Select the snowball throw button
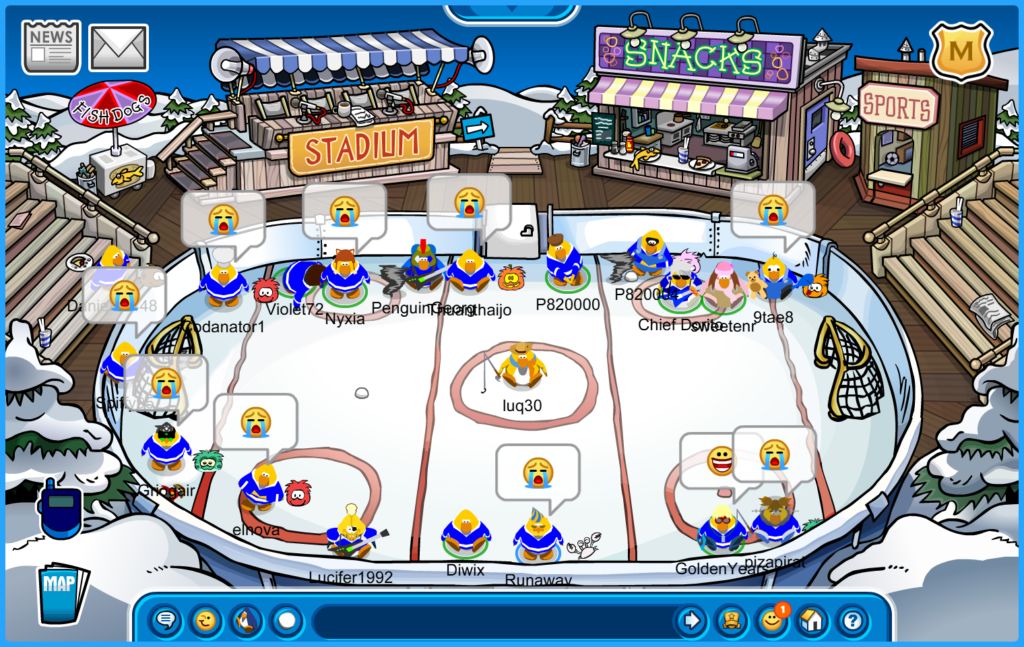Screen dimensions: 1024x647 287,621
